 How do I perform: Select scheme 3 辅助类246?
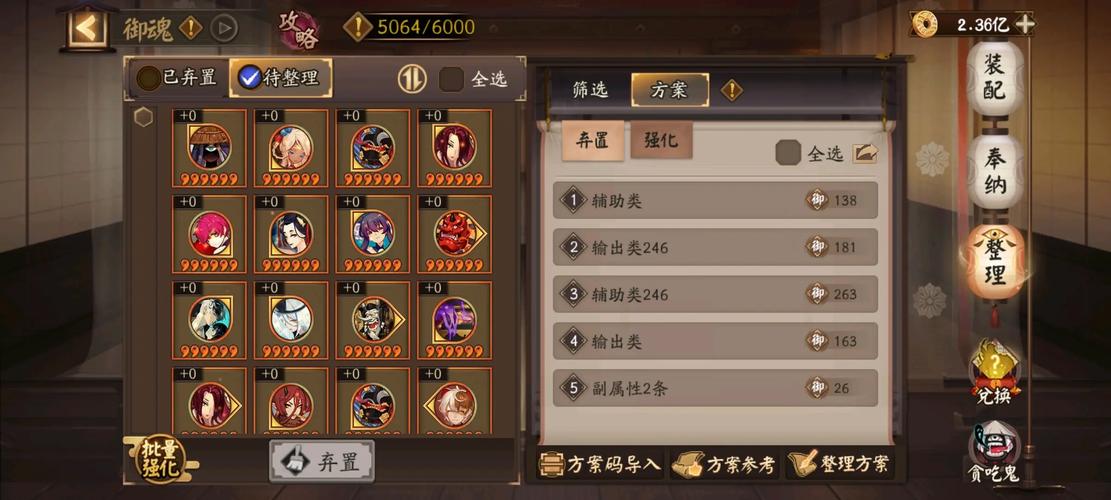tap(715, 294)
